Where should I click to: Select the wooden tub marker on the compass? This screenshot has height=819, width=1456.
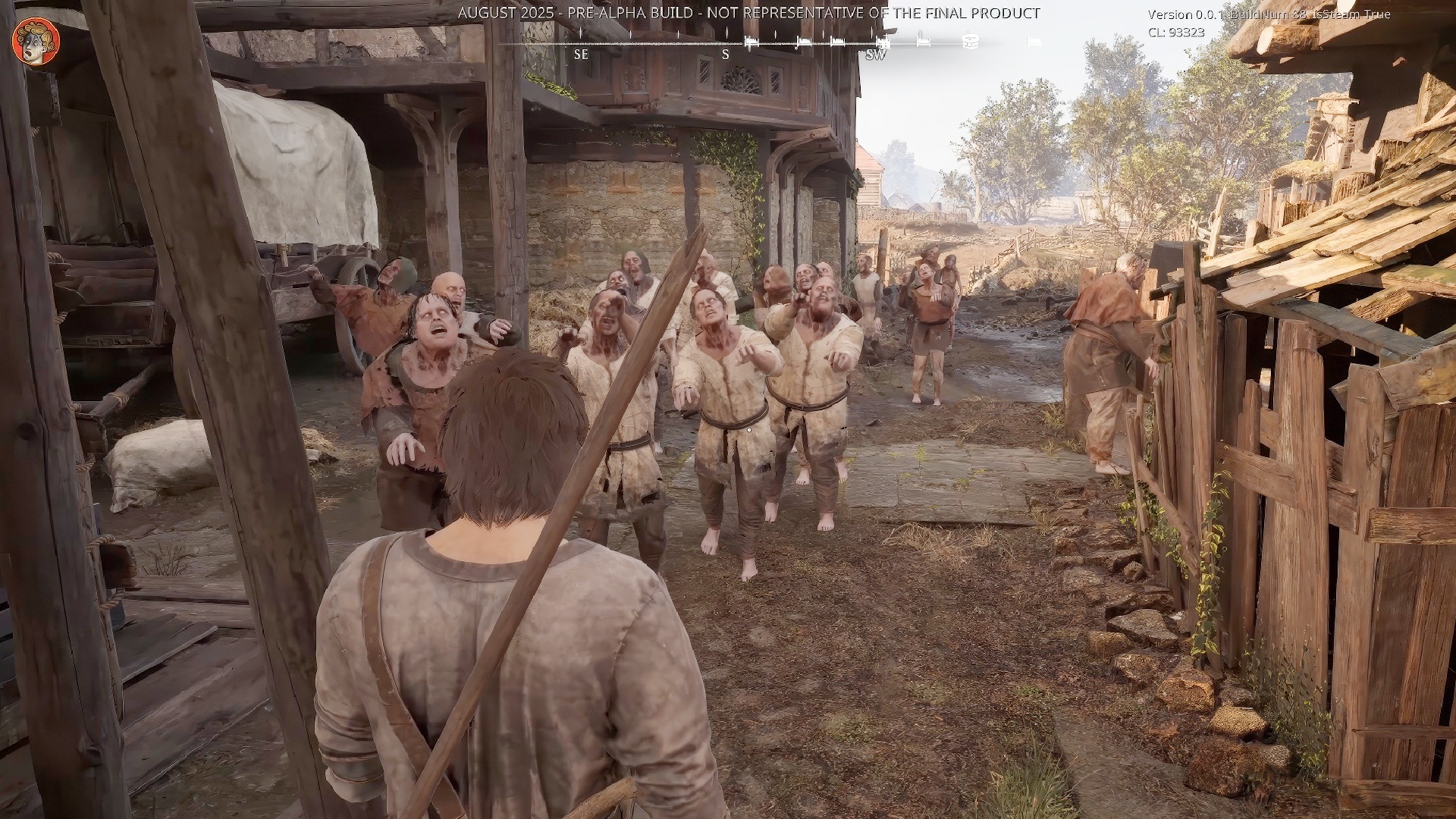pos(969,42)
